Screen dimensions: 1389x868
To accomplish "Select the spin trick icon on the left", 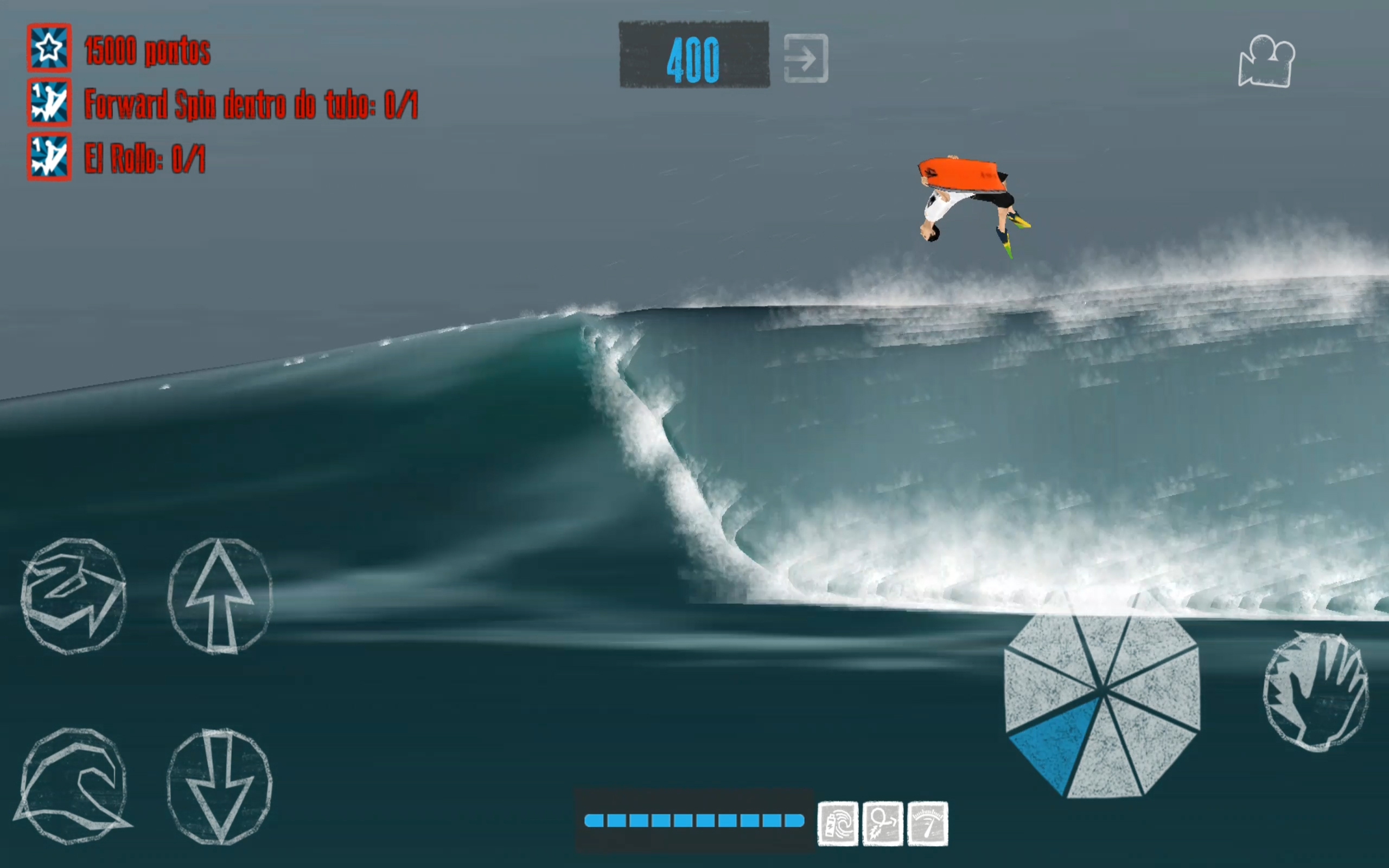I will click(x=73, y=595).
